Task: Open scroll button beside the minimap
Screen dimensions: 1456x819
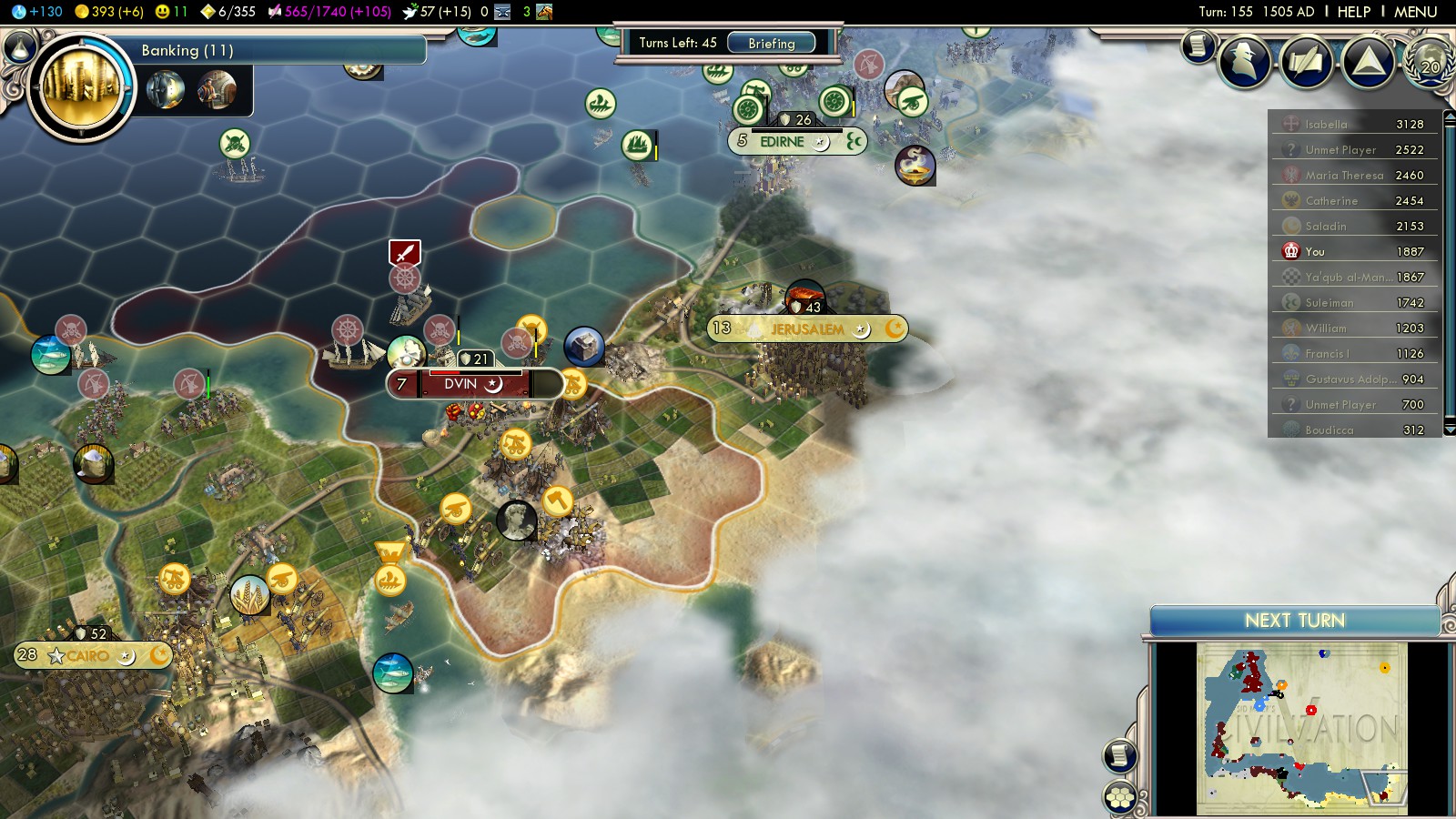Action: pos(1120,755)
